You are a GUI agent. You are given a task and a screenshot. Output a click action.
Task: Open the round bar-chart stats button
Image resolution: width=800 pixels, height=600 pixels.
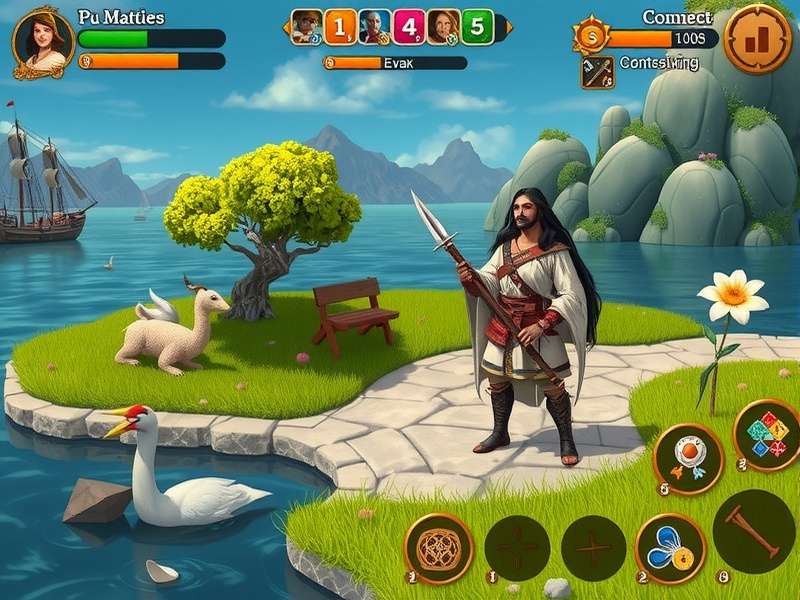757,39
